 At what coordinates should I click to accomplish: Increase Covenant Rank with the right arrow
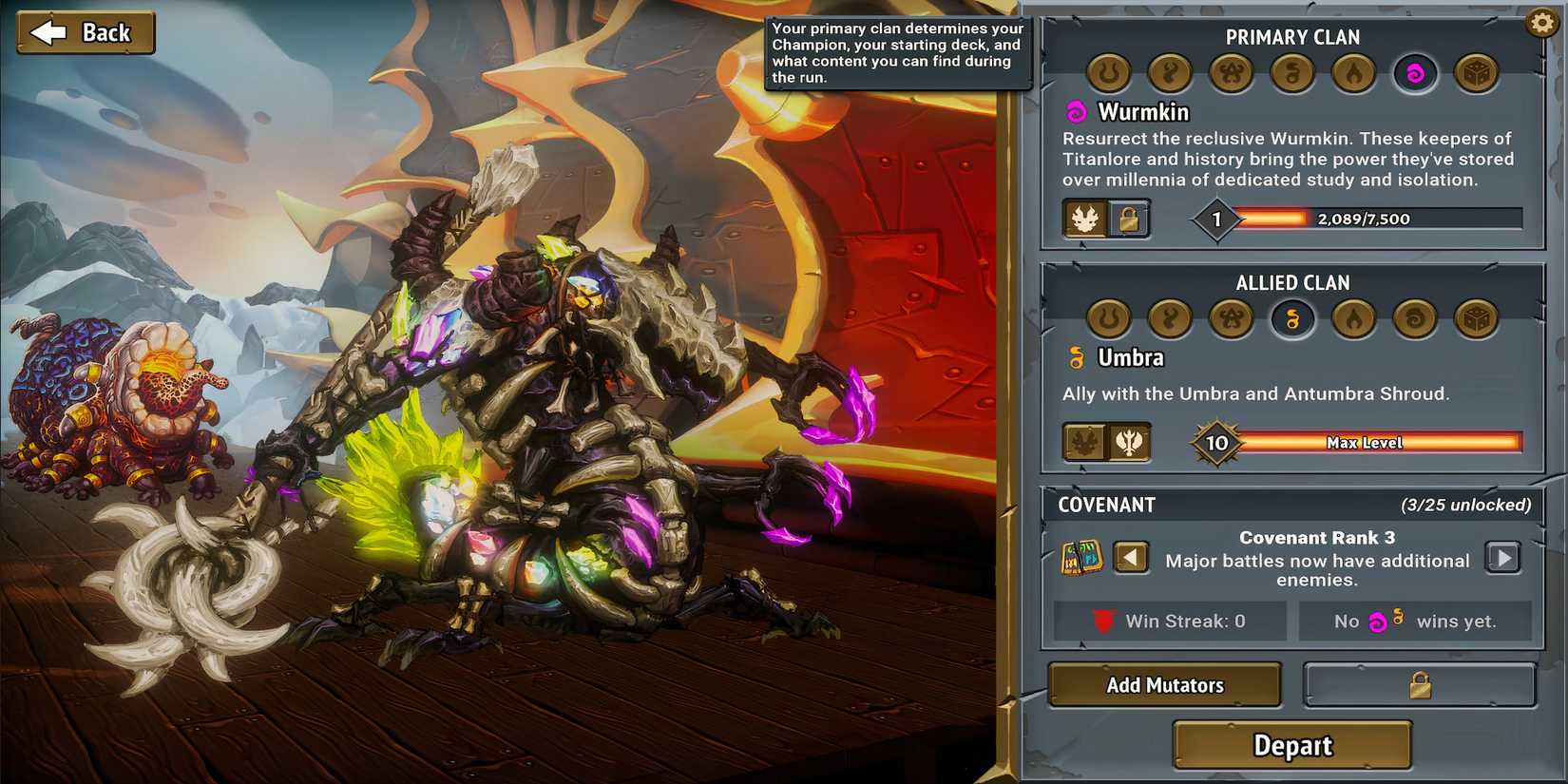point(1503,557)
